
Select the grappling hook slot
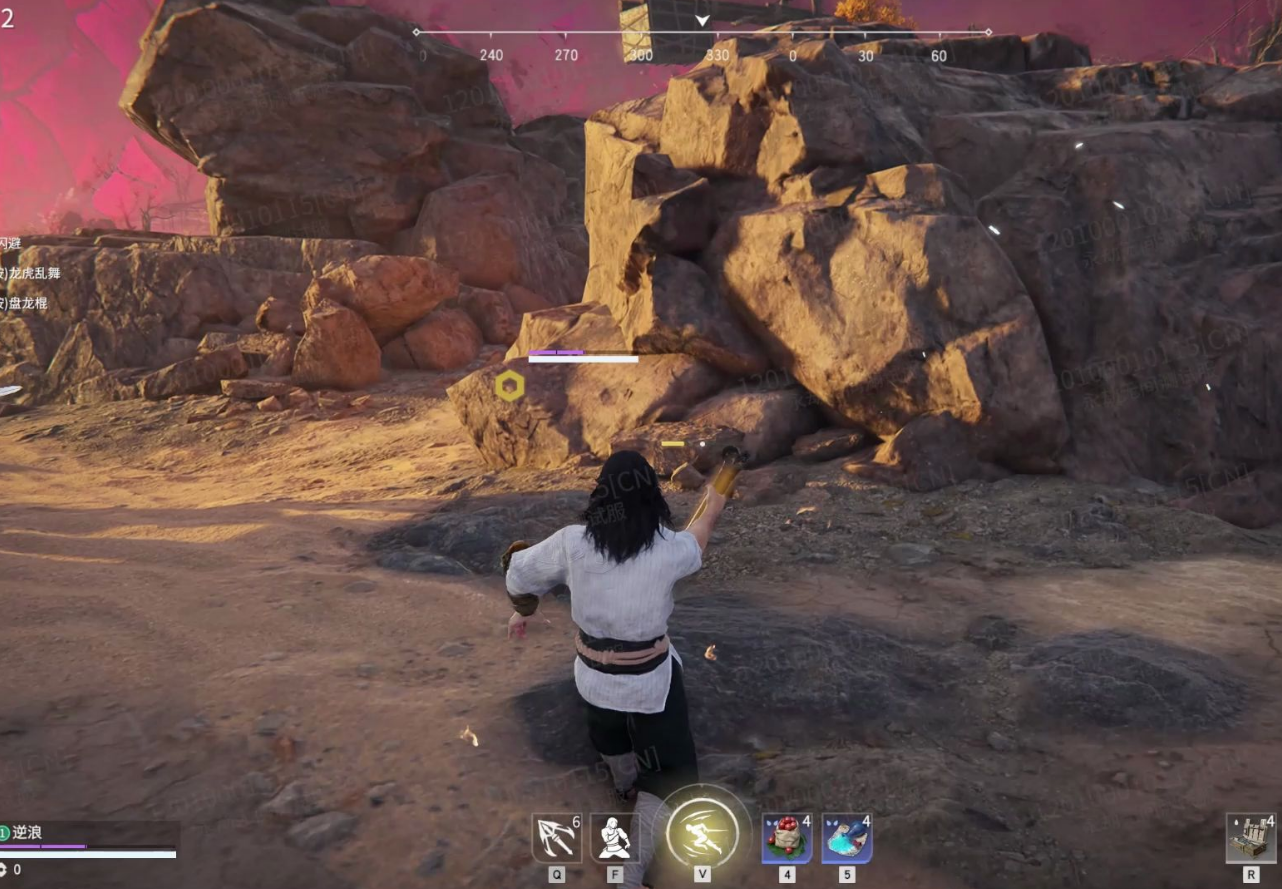(556, 838)
